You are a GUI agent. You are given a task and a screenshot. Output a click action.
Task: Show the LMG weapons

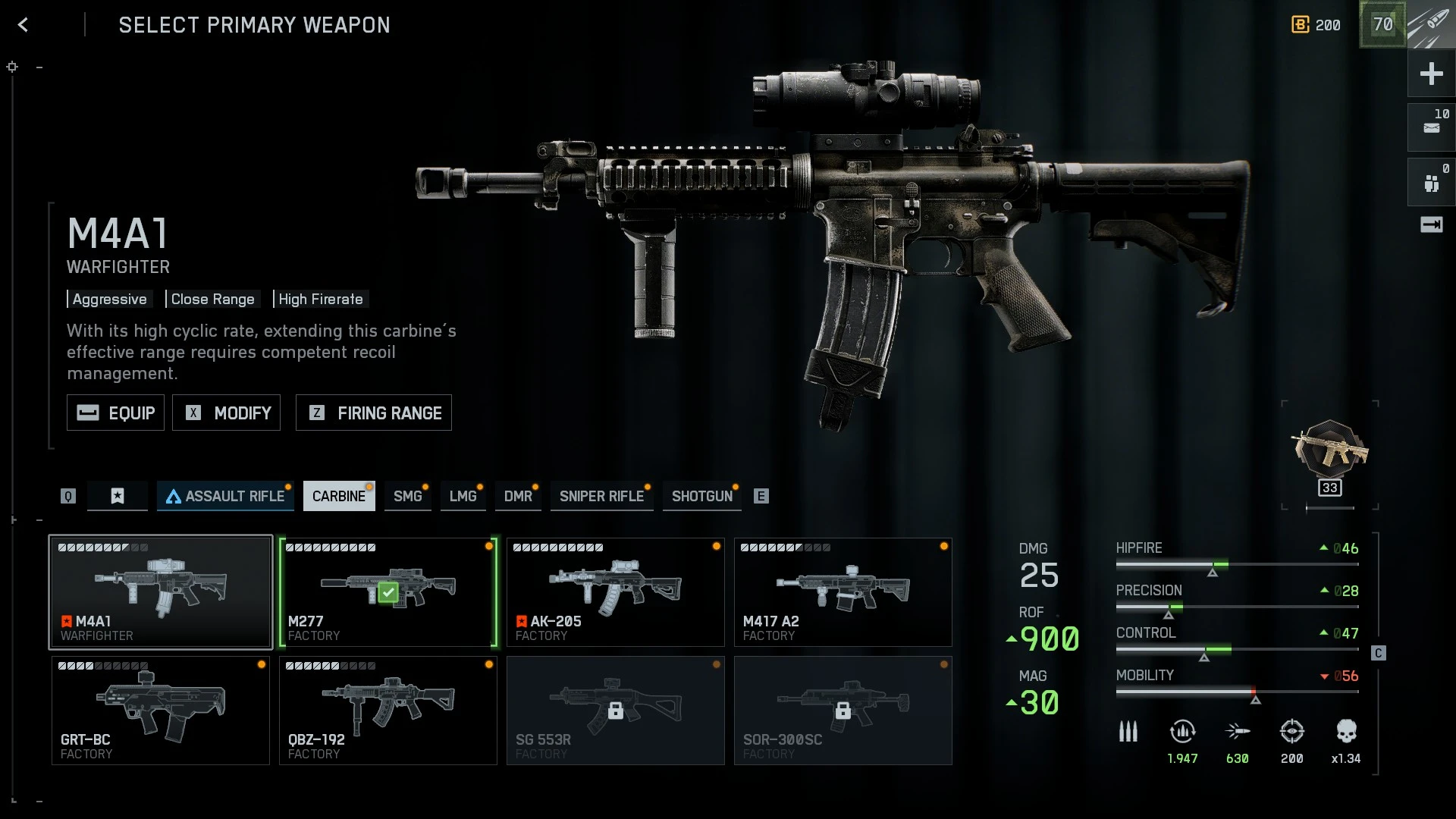click(463, 496)
